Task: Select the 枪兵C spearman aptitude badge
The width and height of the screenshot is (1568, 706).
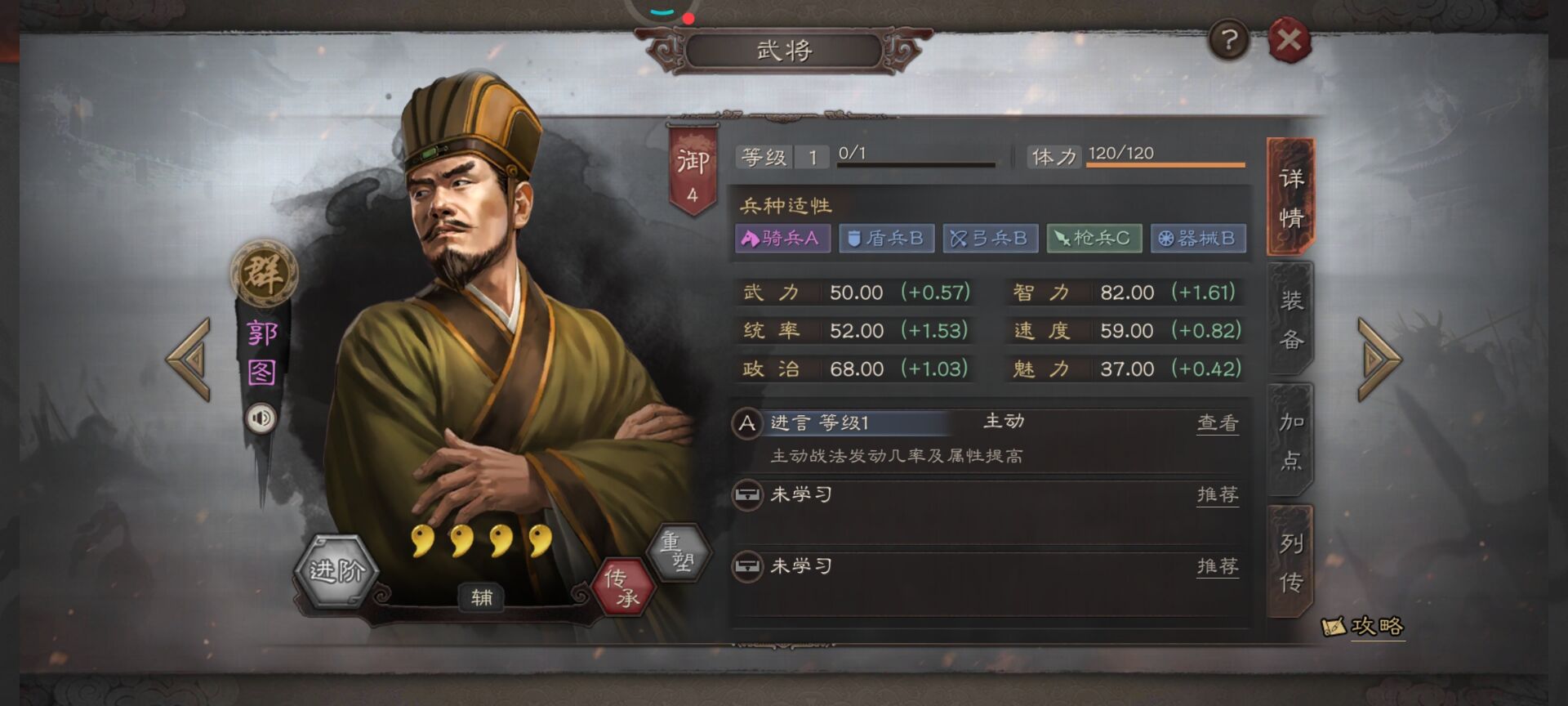Action: pos(1094,239)
